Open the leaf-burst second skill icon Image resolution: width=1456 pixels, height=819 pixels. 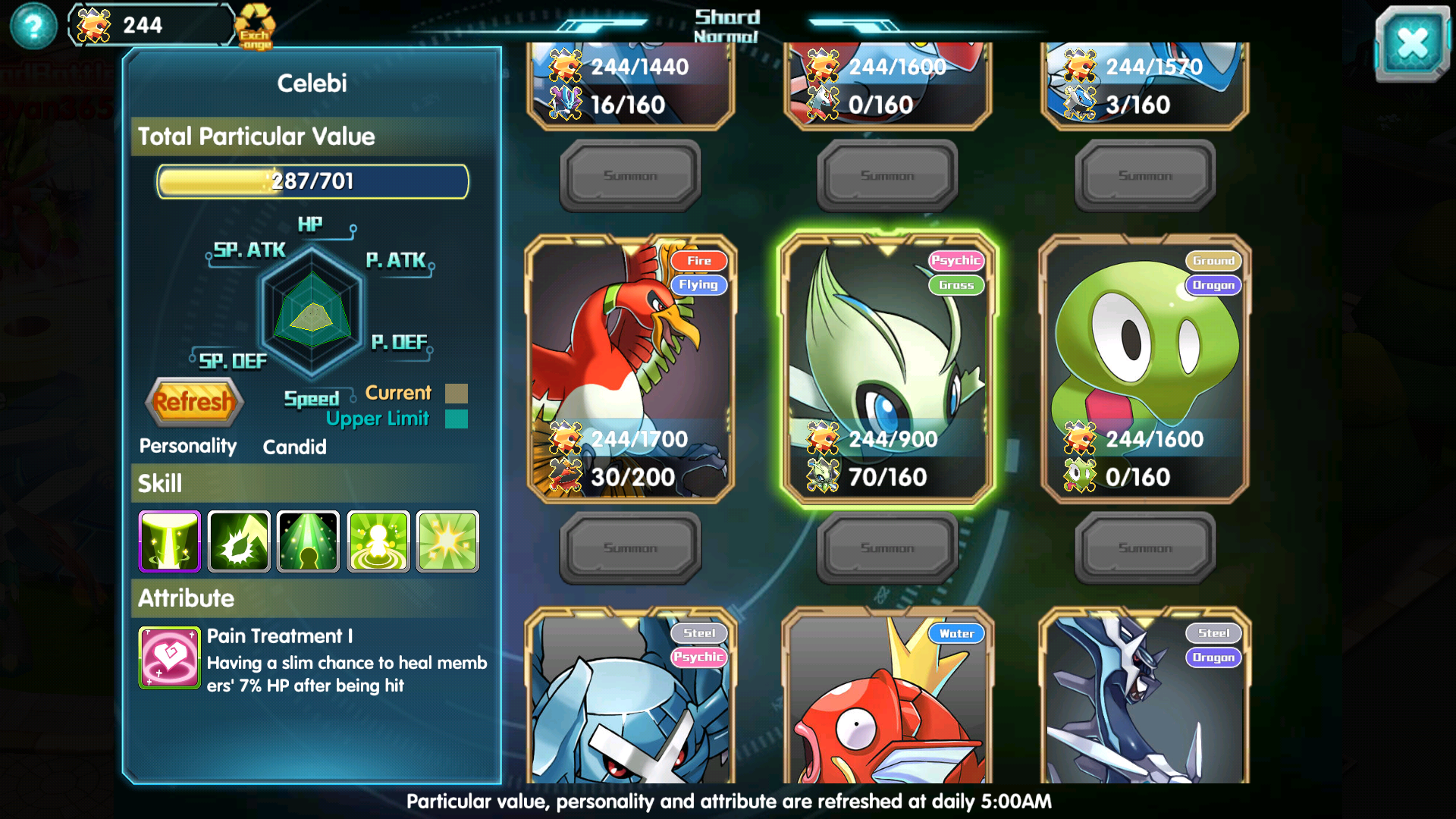tap(238, 541)
